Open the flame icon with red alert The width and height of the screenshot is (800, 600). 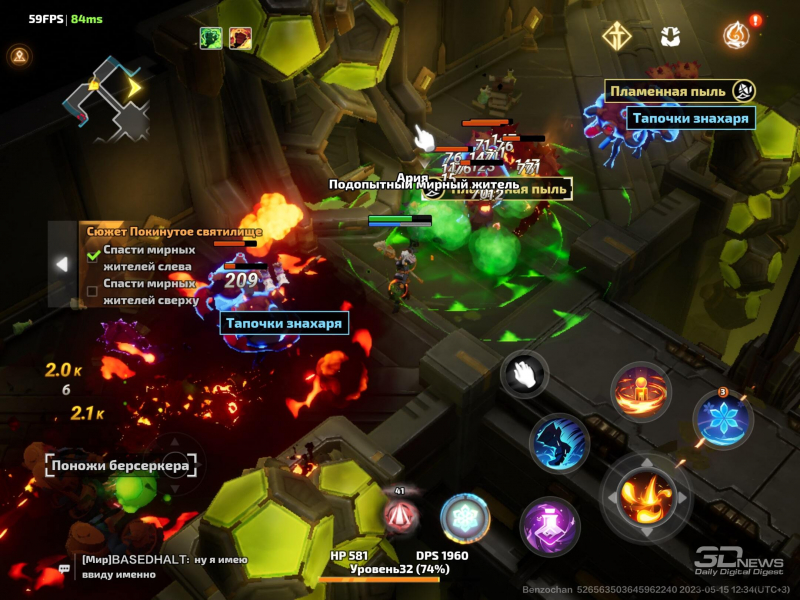[735, 35]
